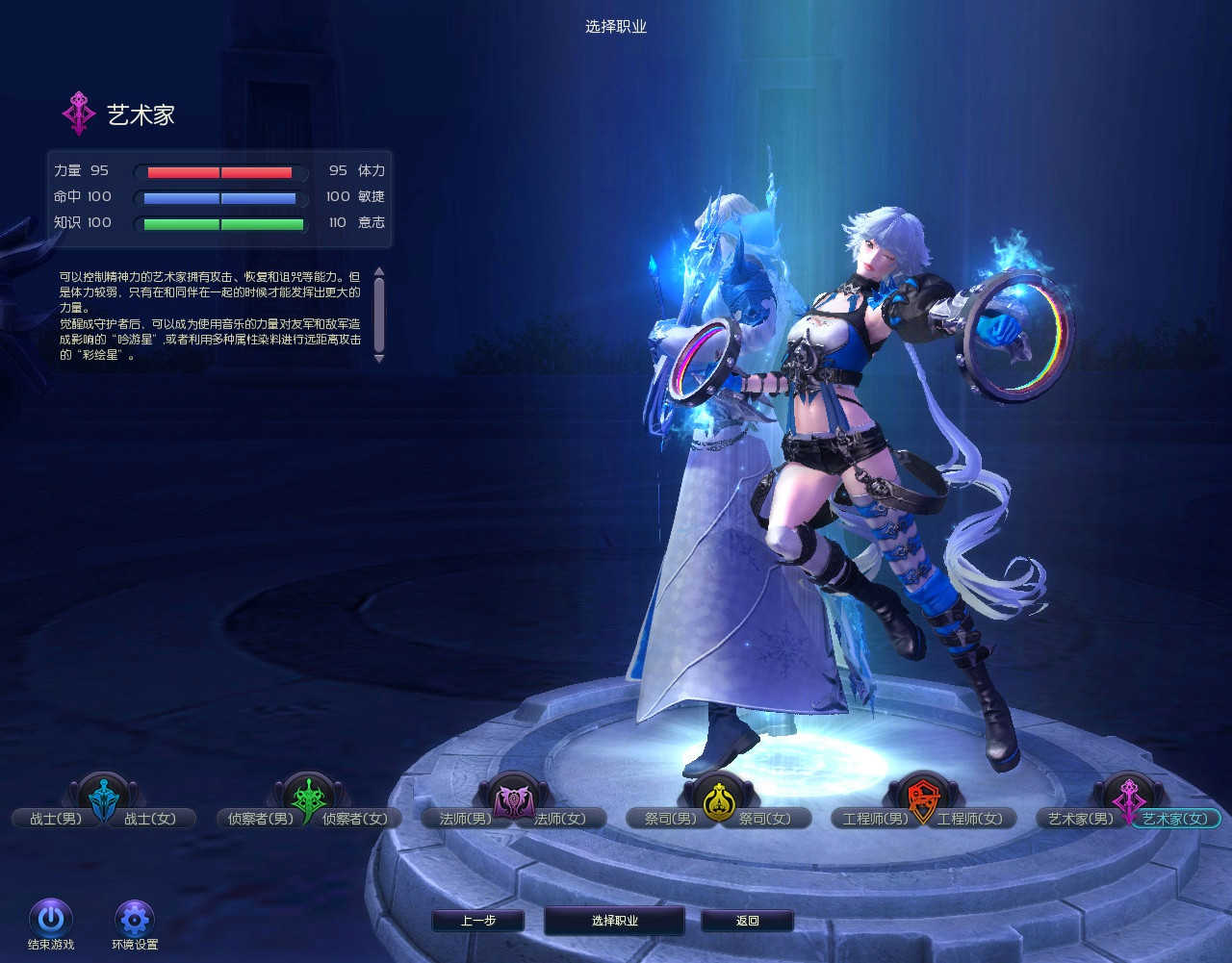Select the 法师(女) class
This screenshot has height=963, width=1232.
560,819
